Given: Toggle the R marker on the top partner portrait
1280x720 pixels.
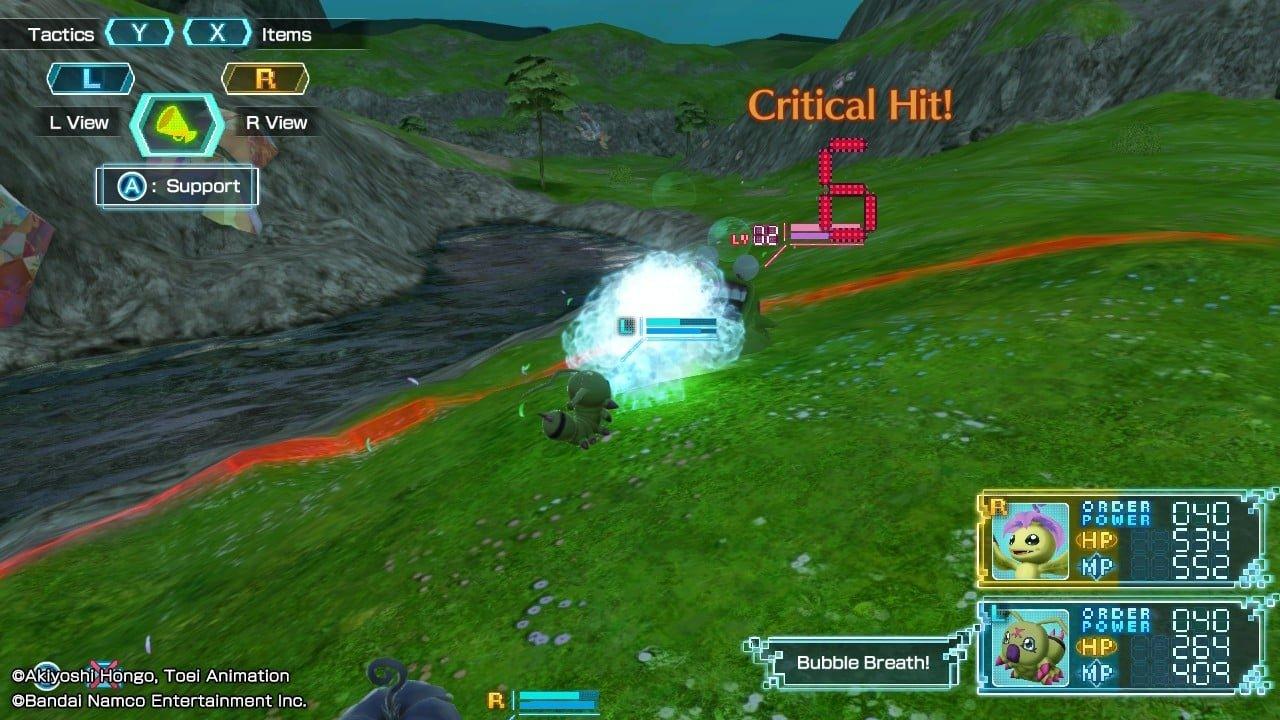Looking at the screenshot, I should tap(996, 504).
